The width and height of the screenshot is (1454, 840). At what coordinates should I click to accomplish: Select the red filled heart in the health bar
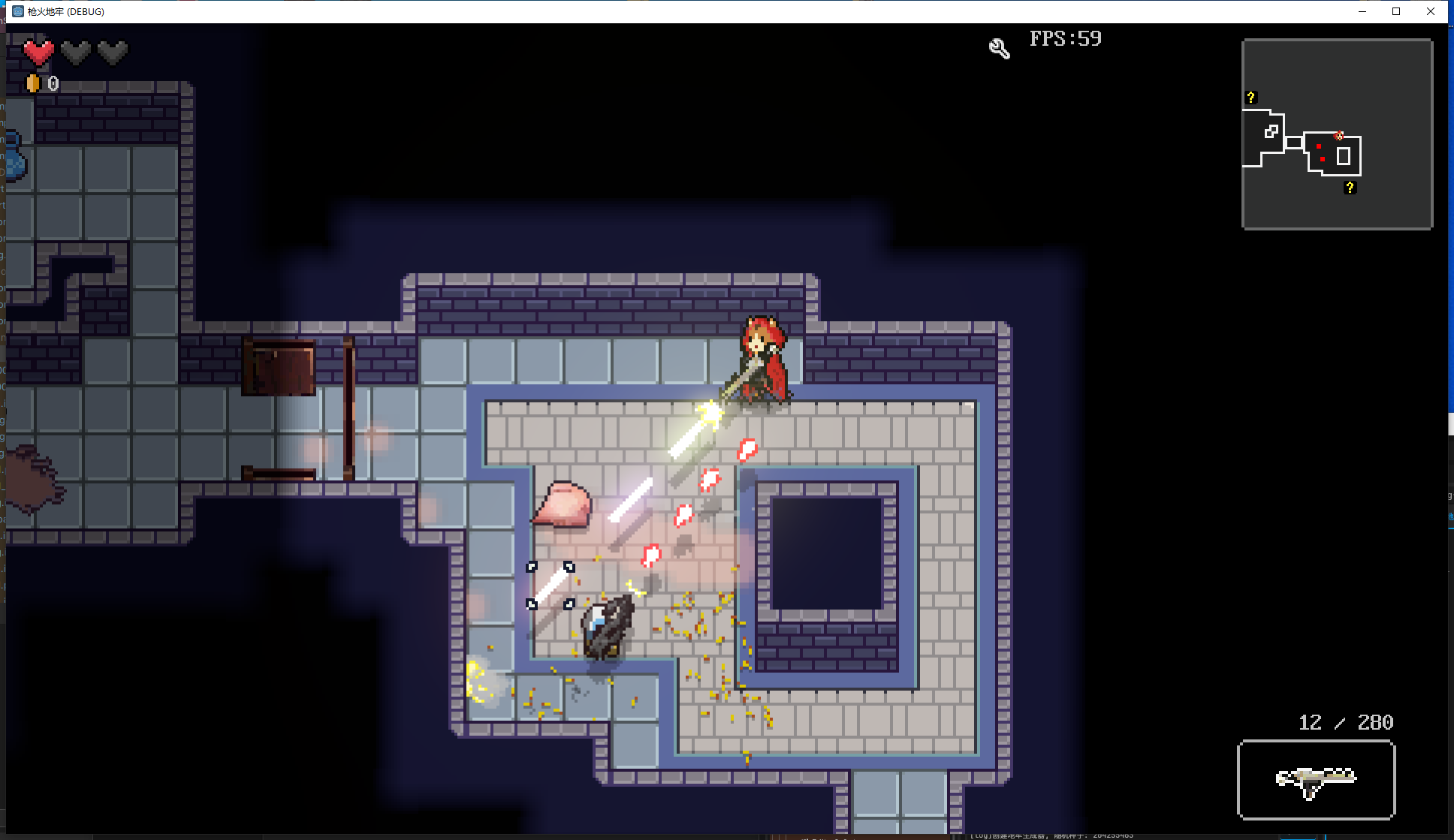point(38,51)
